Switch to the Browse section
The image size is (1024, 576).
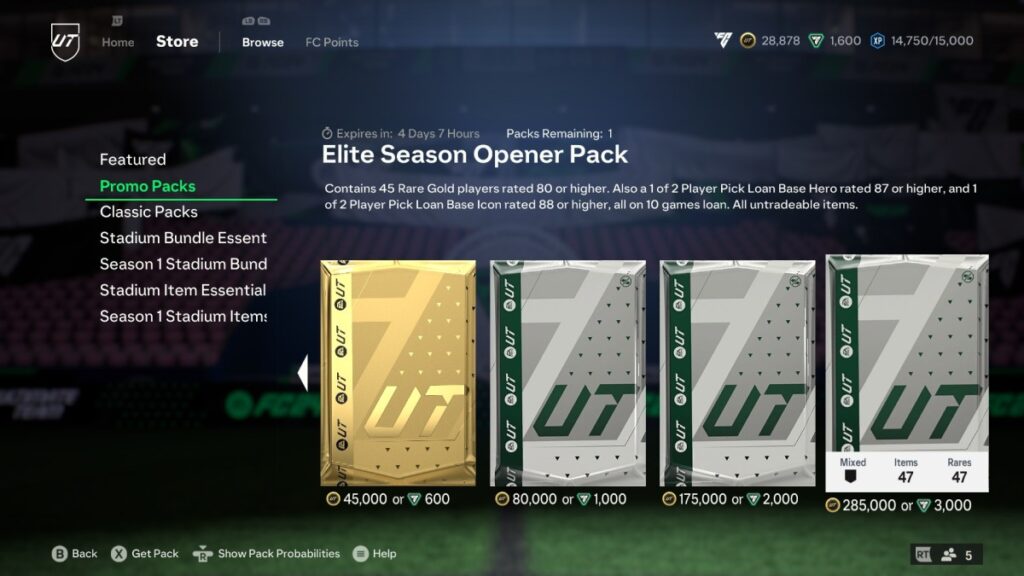263,42
